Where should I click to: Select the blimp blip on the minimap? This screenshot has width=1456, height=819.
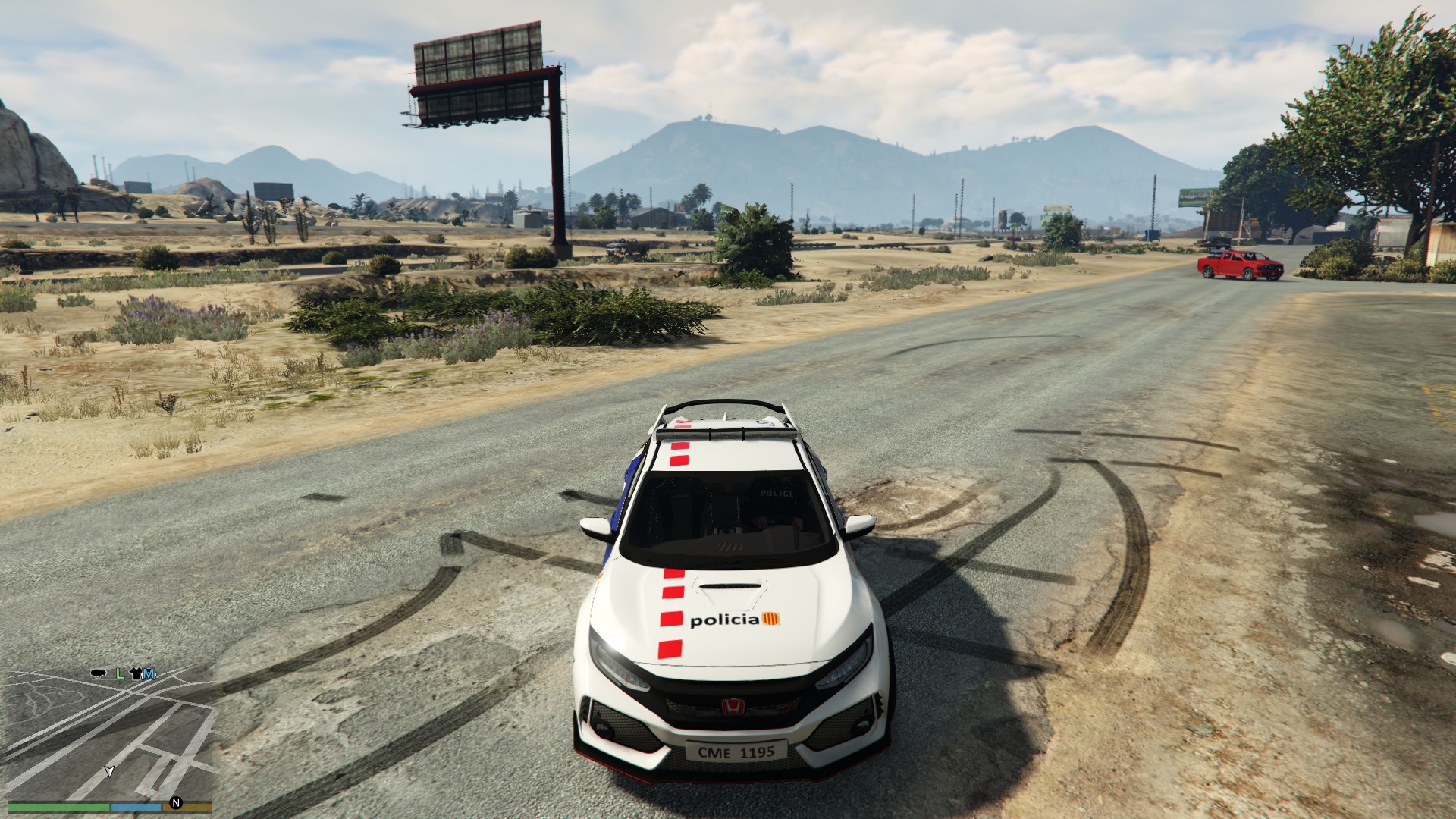[x=98, y=673]
